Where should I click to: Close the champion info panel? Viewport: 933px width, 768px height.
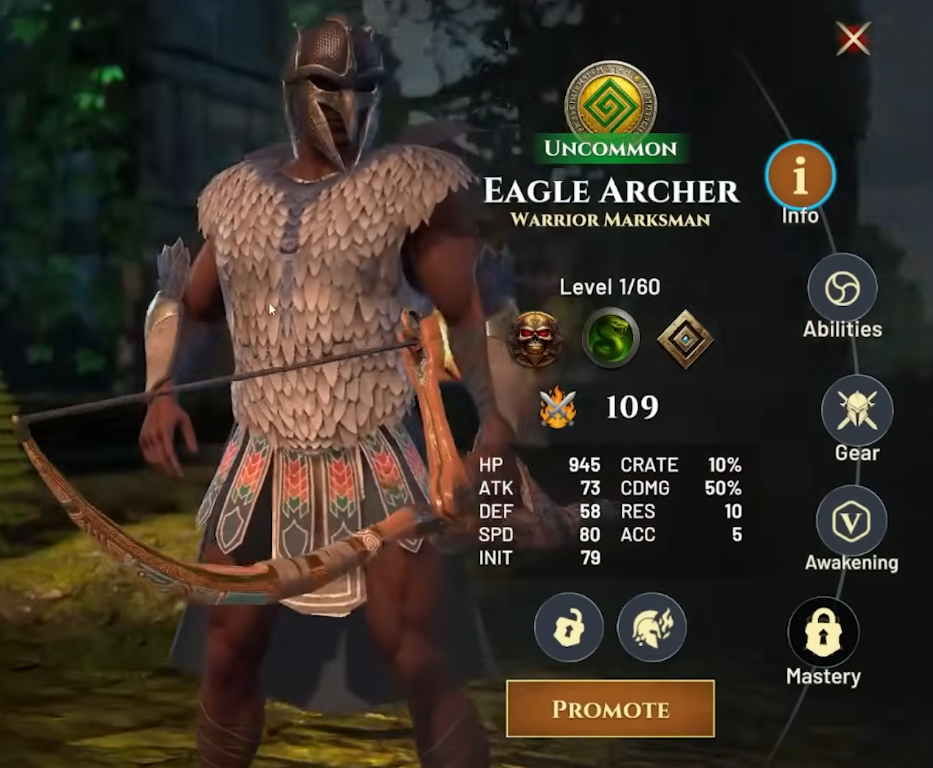pos(853,39)
